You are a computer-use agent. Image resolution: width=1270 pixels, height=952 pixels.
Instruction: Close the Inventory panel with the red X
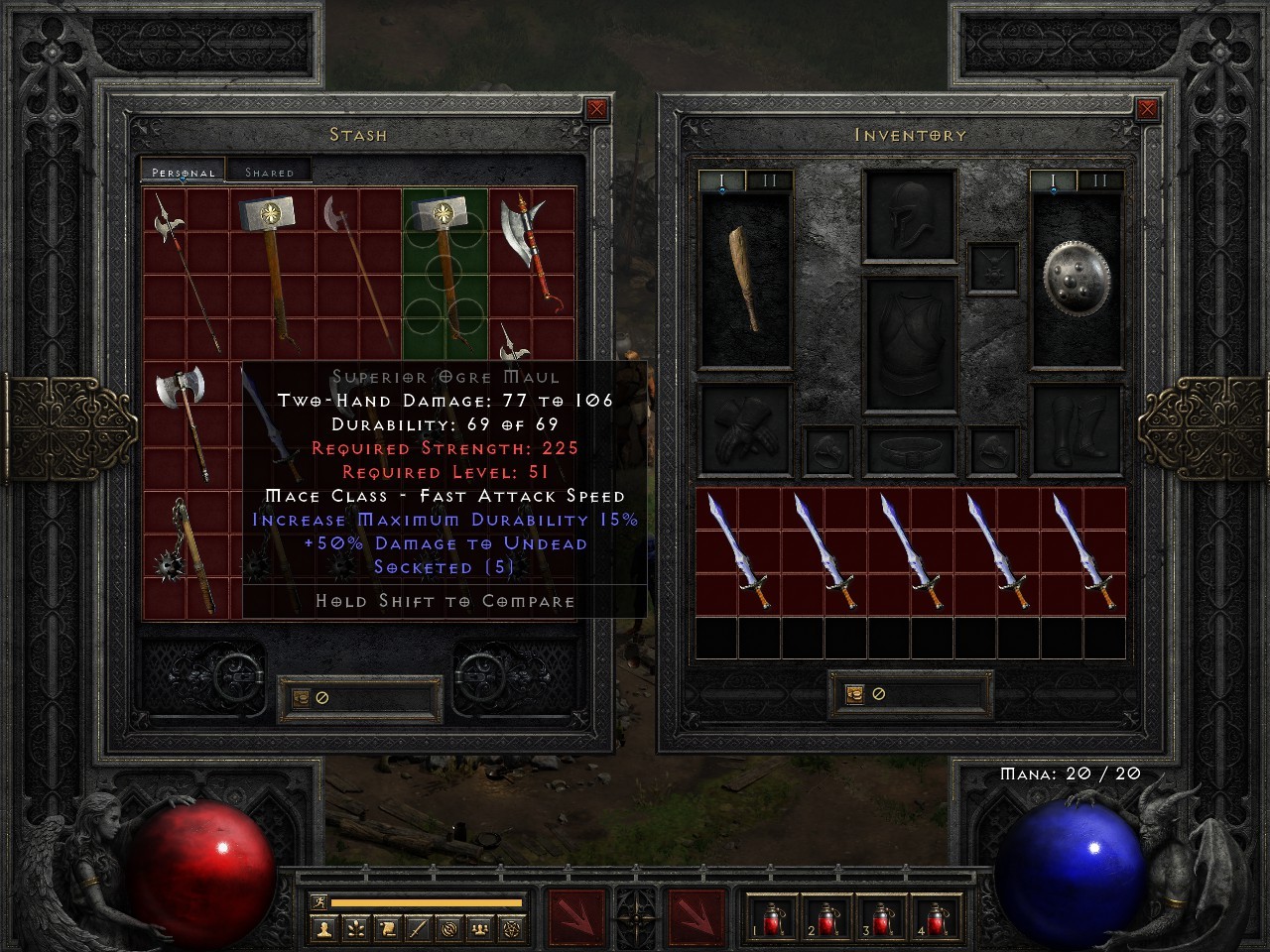1148,109
